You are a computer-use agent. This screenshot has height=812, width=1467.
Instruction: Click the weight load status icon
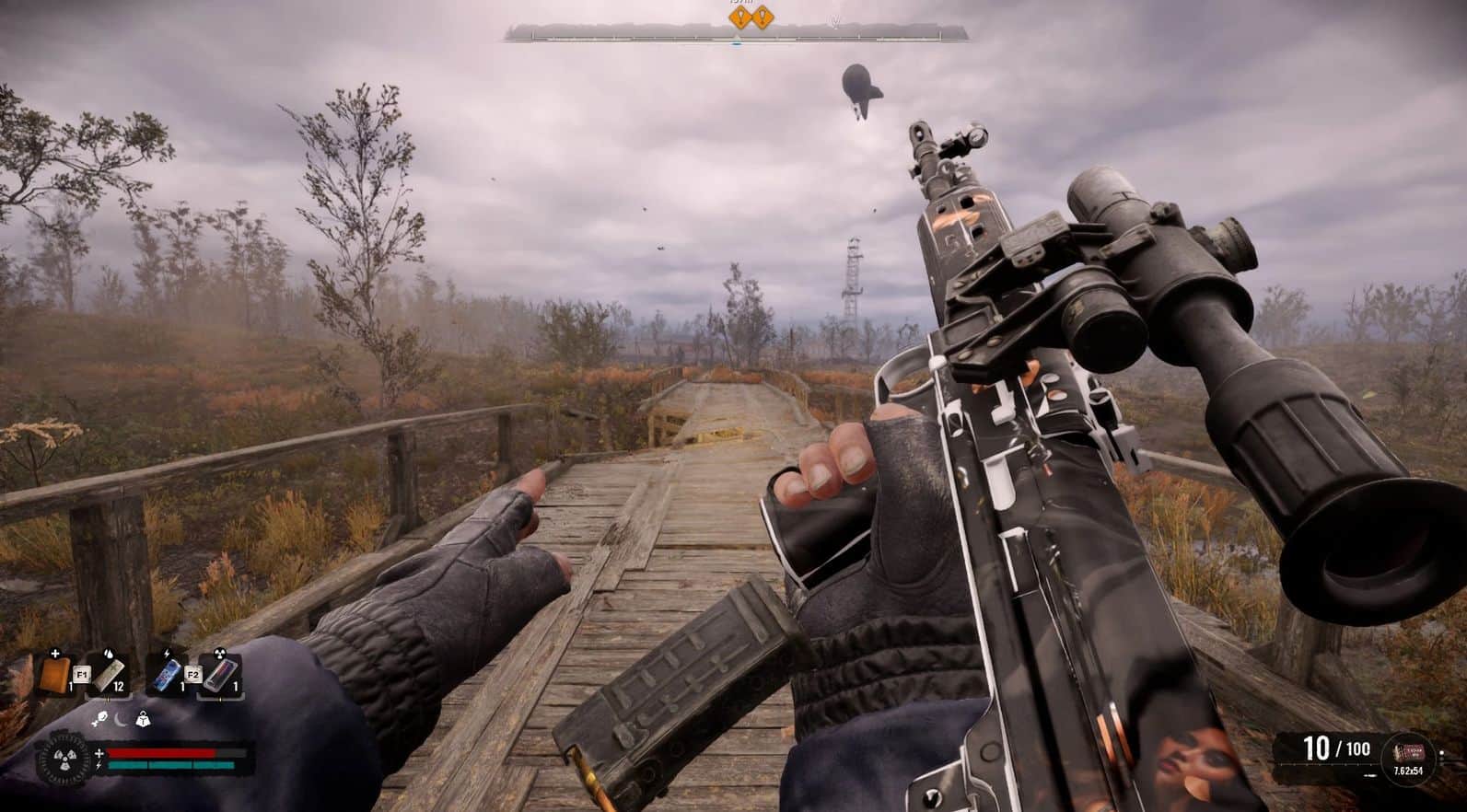[143, 720]
